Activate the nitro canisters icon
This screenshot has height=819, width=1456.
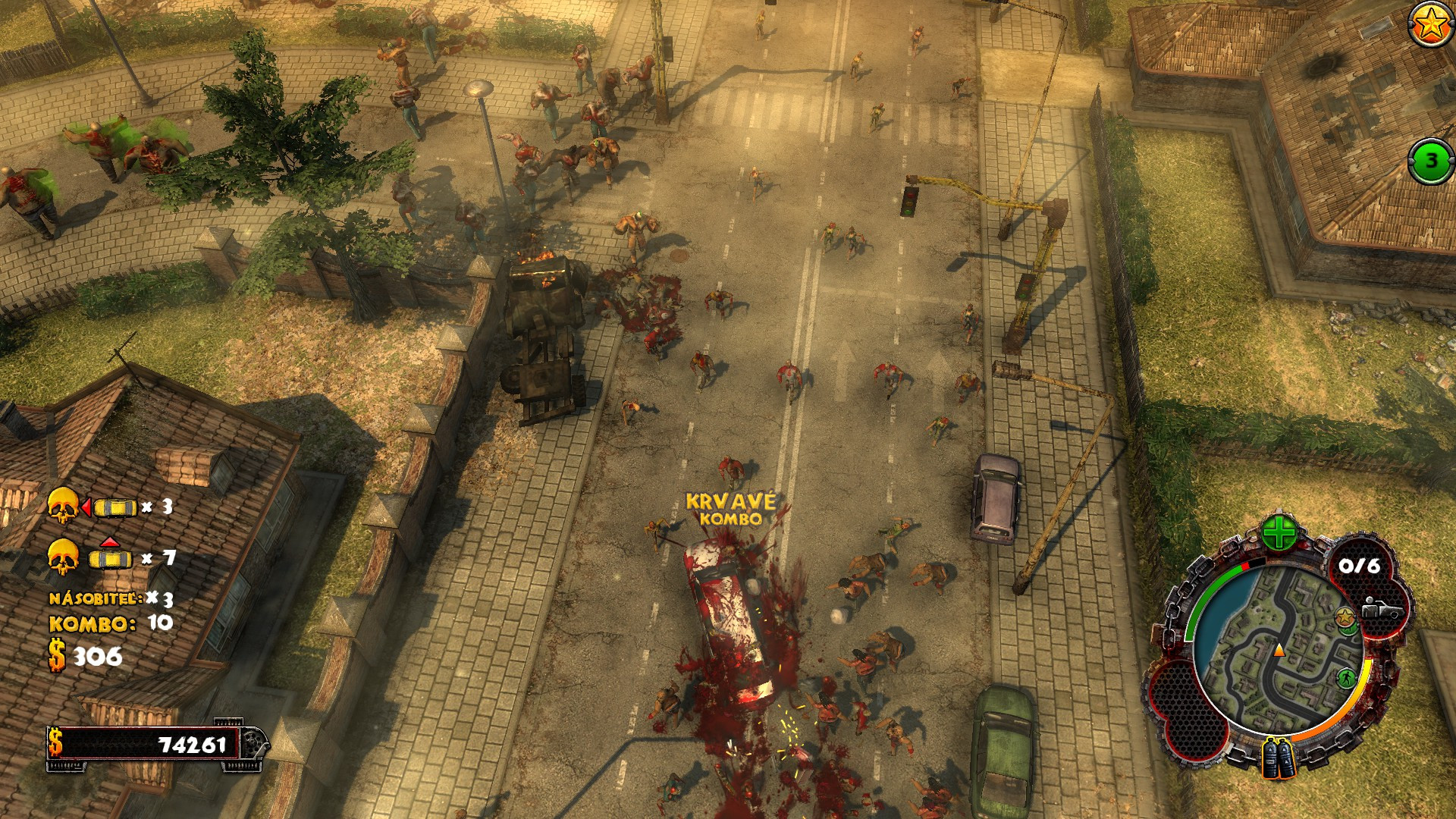tap(1279, 758)
